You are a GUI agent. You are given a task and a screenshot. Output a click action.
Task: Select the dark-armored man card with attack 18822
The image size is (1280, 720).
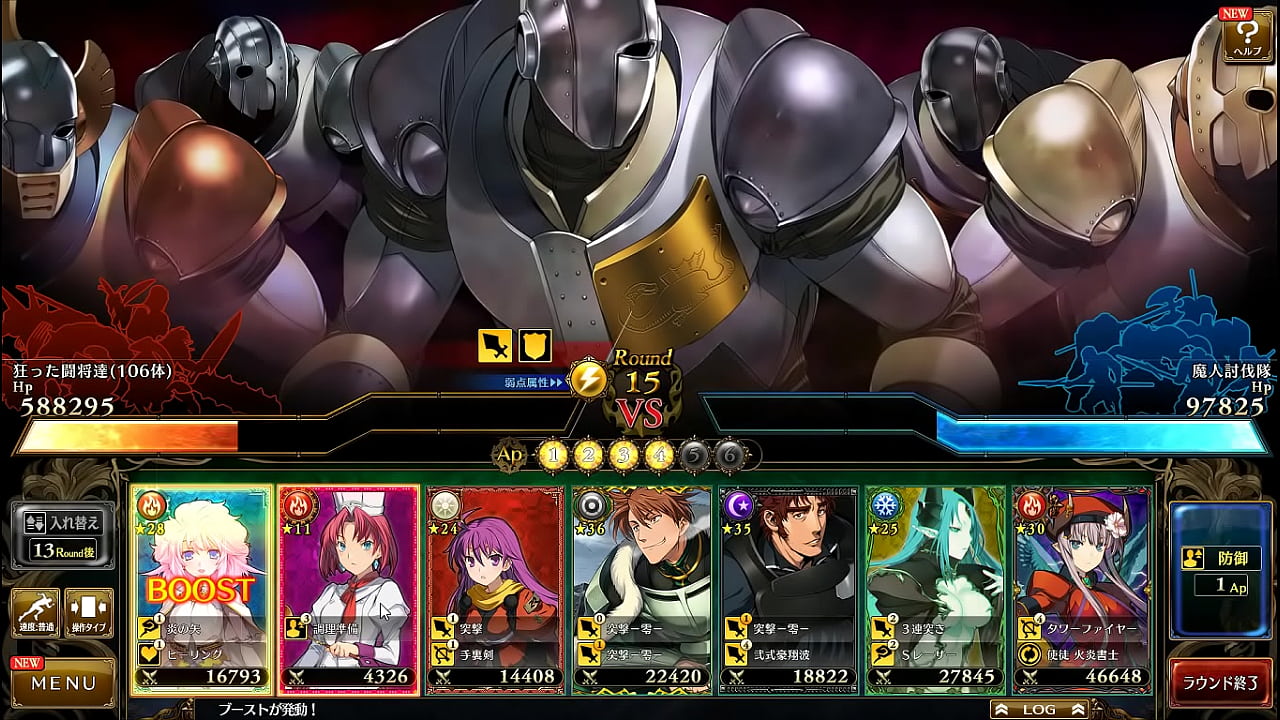click(x=789, y=560)
